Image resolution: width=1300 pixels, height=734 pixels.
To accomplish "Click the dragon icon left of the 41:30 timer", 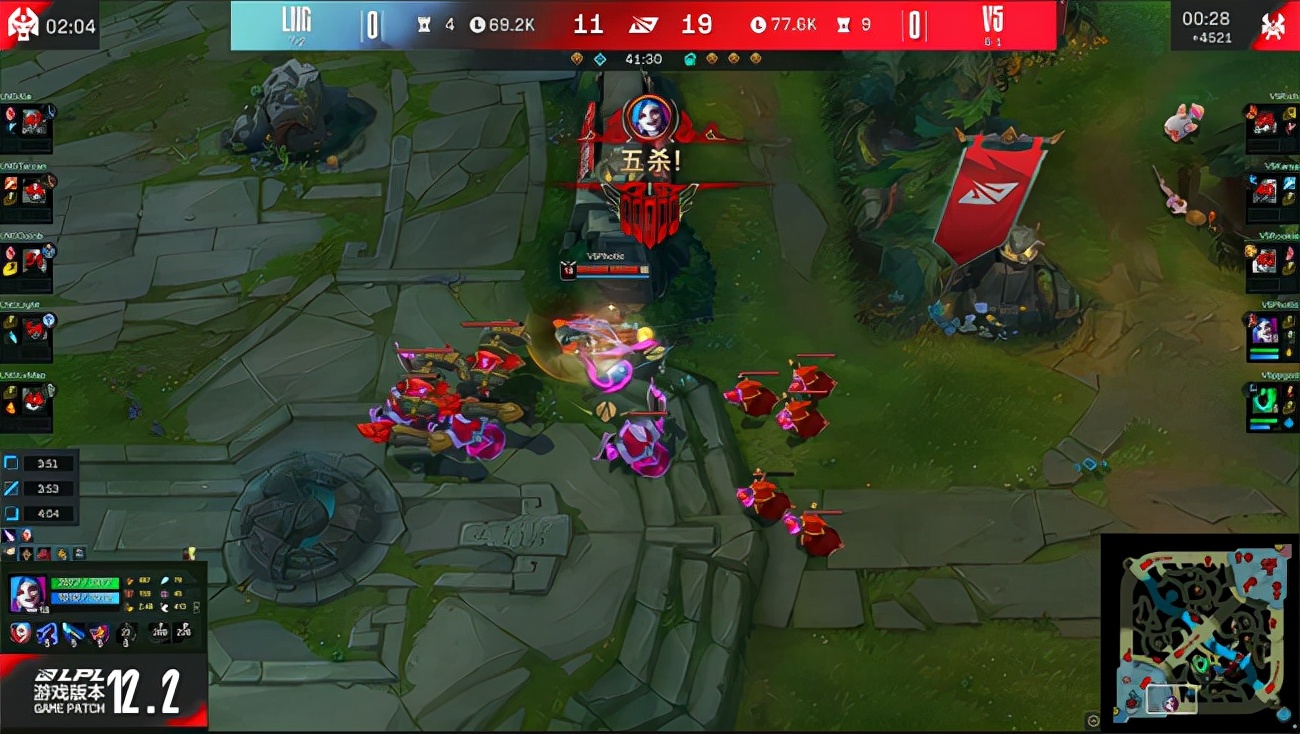I will (576, 59).
